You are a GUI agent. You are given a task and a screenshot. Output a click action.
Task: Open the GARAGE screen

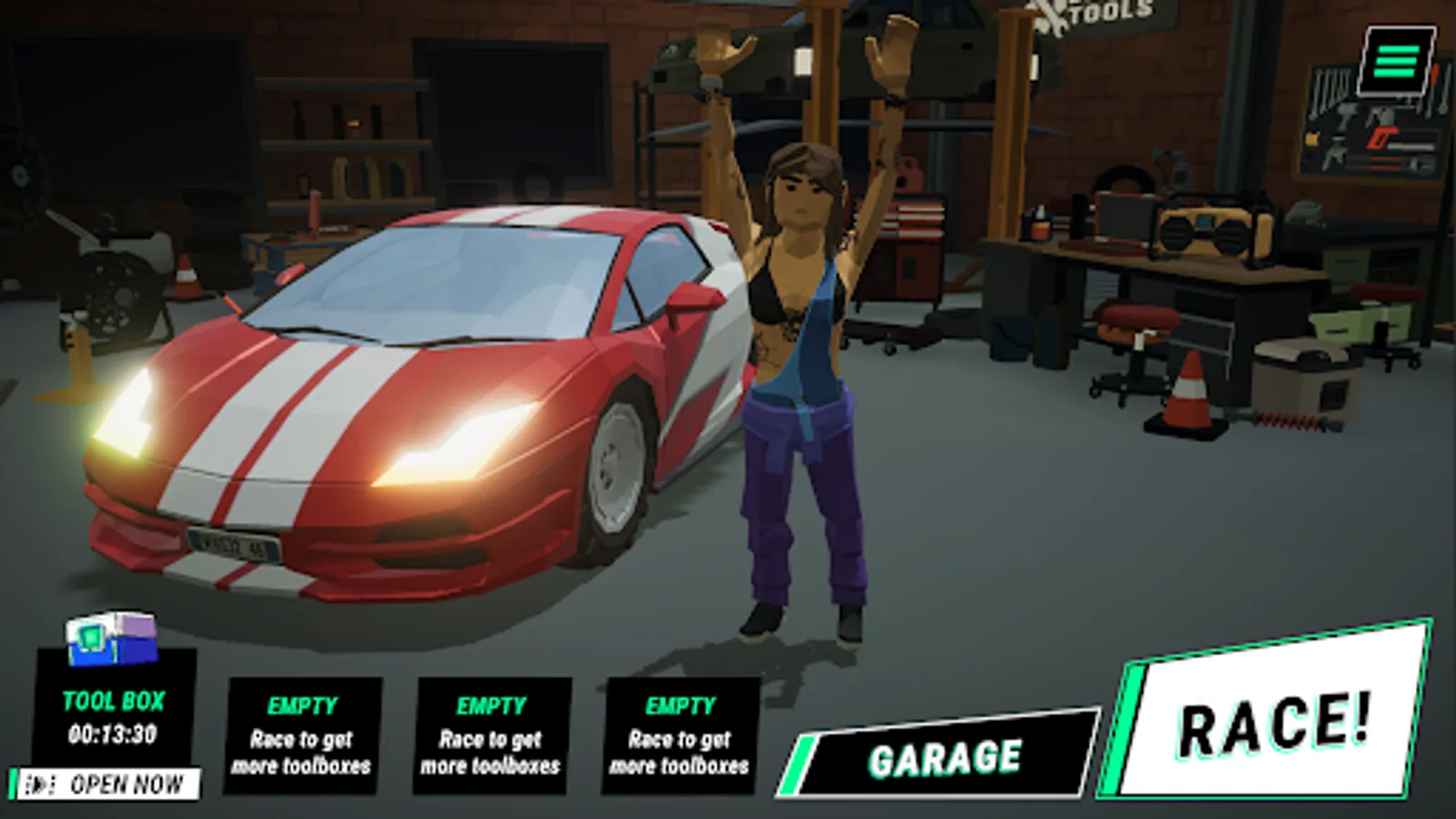click(946, 753)
